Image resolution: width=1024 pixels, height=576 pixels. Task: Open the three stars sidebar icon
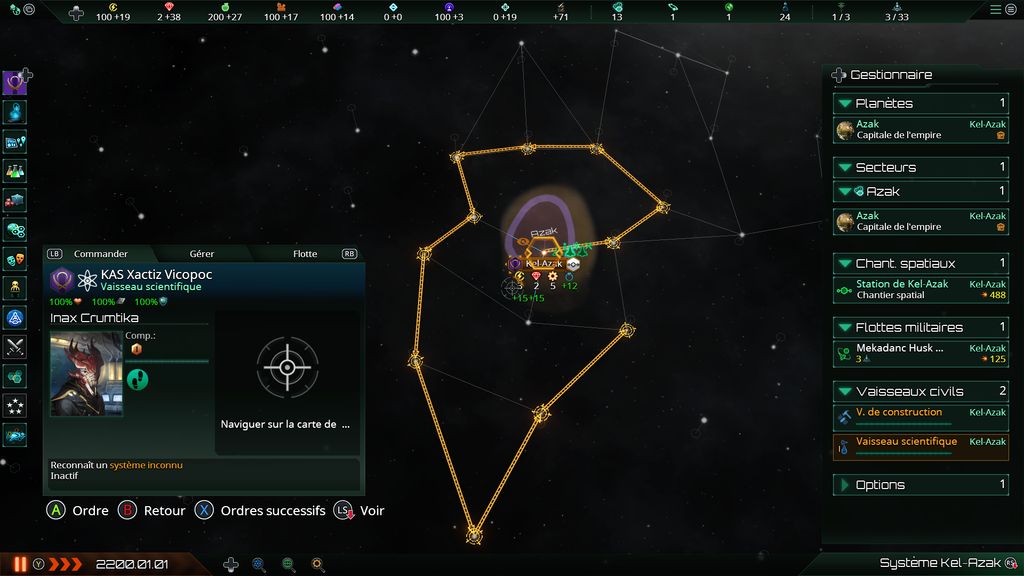tap(15, 406)
